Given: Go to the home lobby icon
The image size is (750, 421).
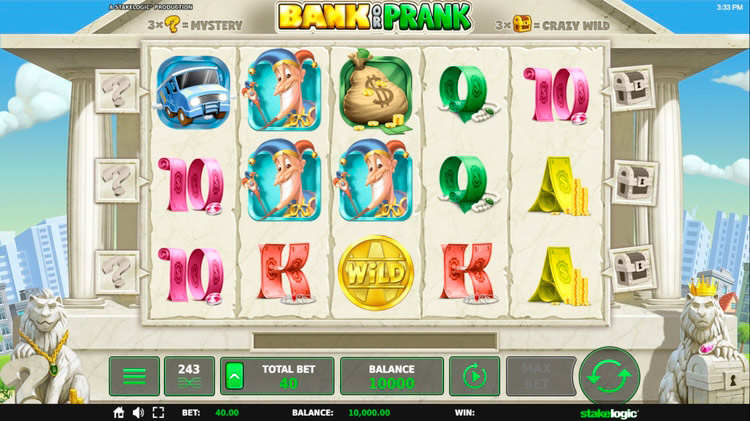Looking at the screenshot, I should [x=118, y=412].
